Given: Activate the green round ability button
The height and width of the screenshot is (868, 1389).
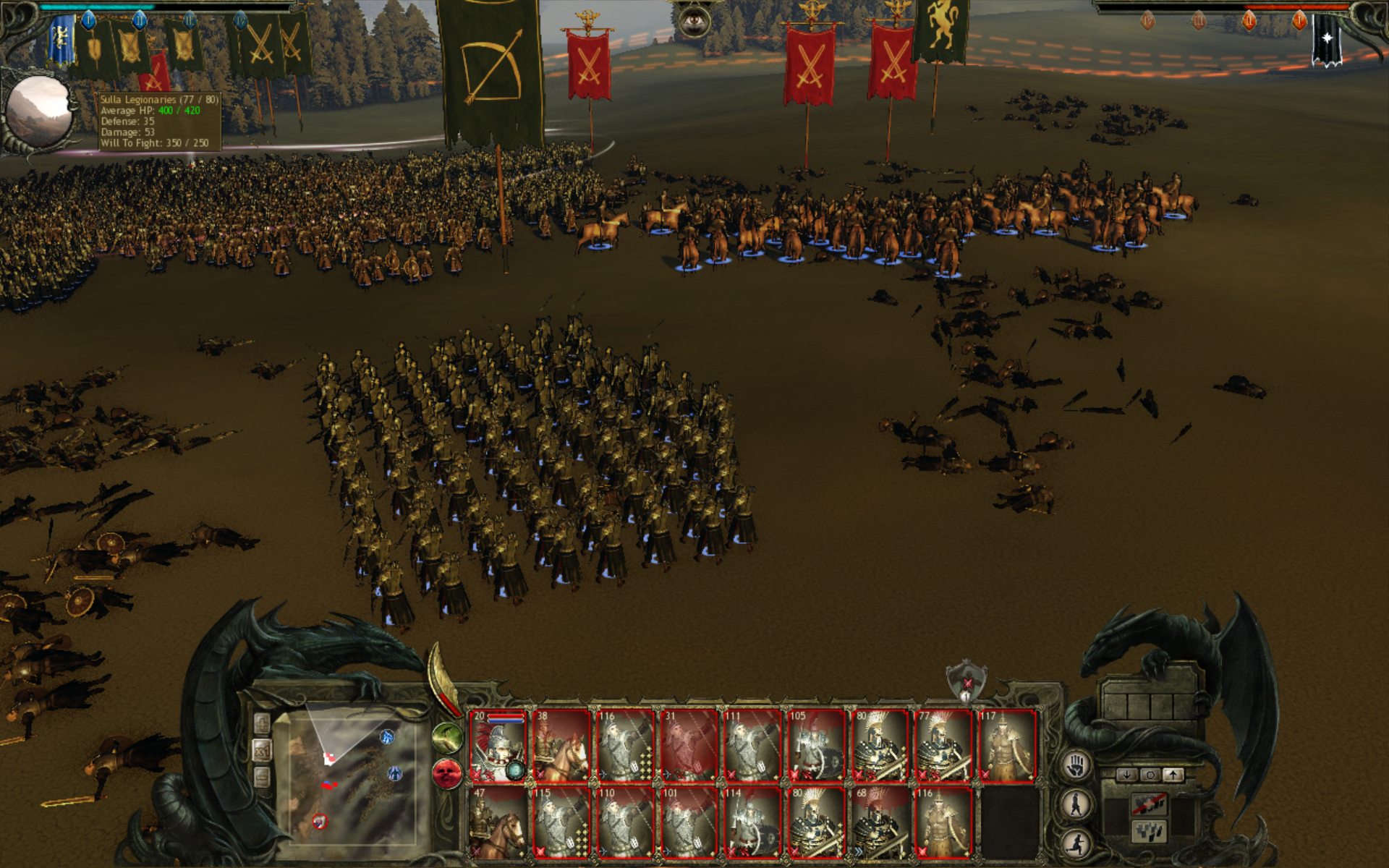Looking at the screenshot, I should 448,738.
